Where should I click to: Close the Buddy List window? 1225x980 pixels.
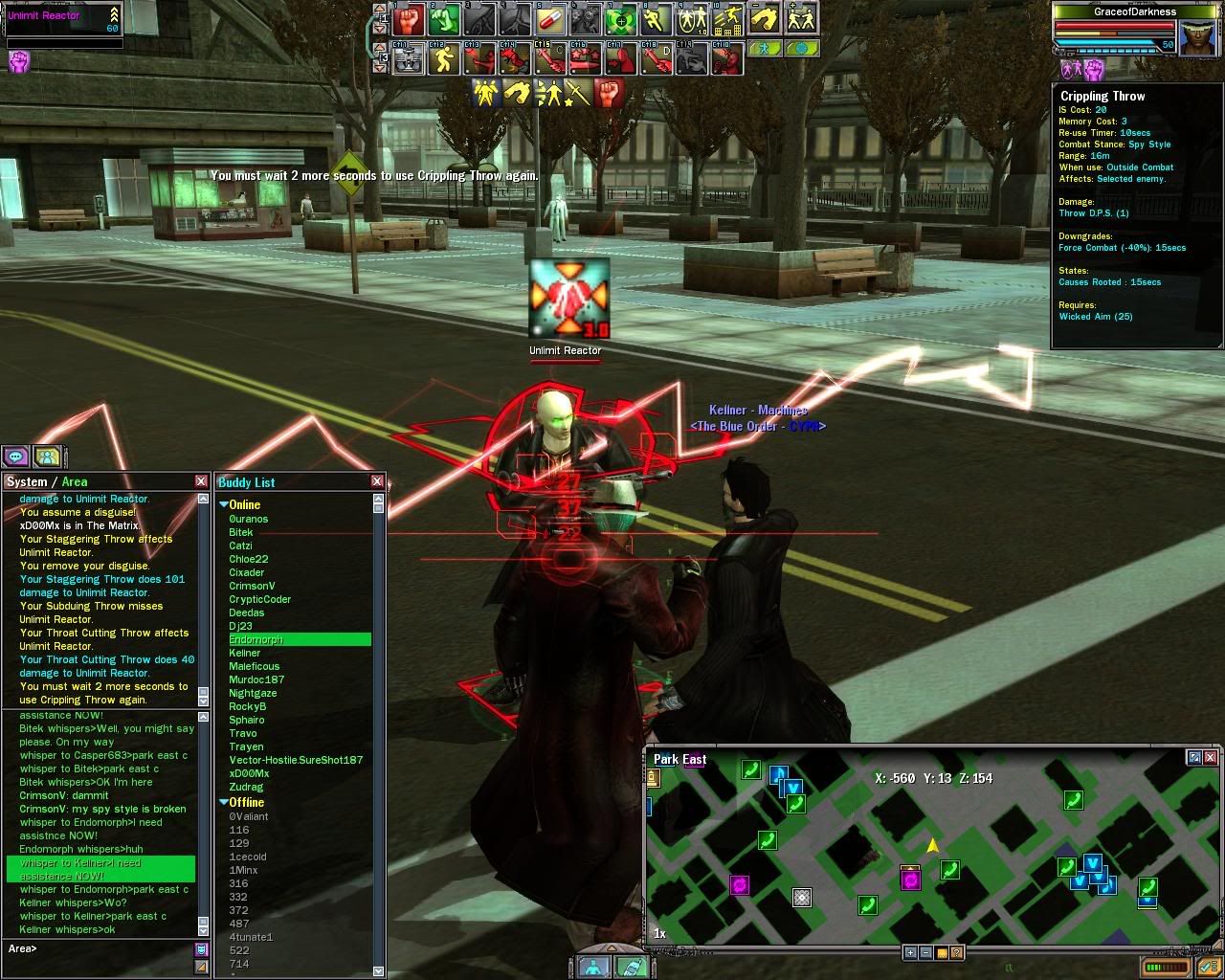click(x=377, y=481)
